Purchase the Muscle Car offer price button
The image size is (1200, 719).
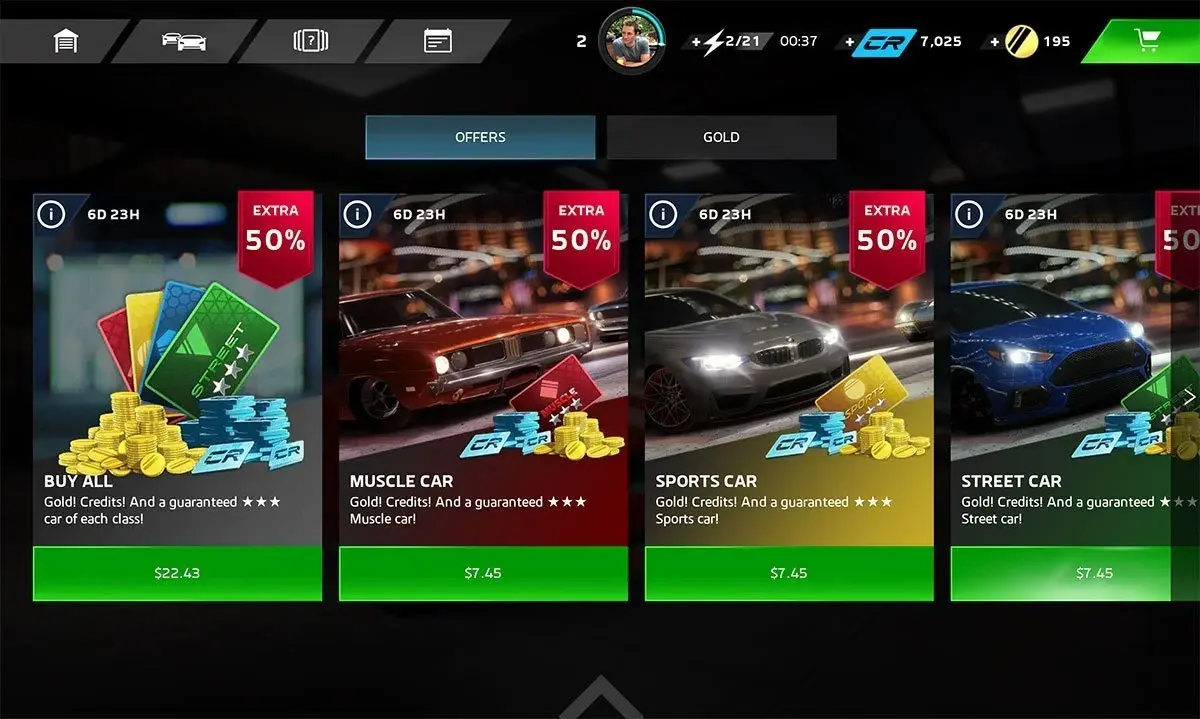pyautogui.click(x=483, y=573)
